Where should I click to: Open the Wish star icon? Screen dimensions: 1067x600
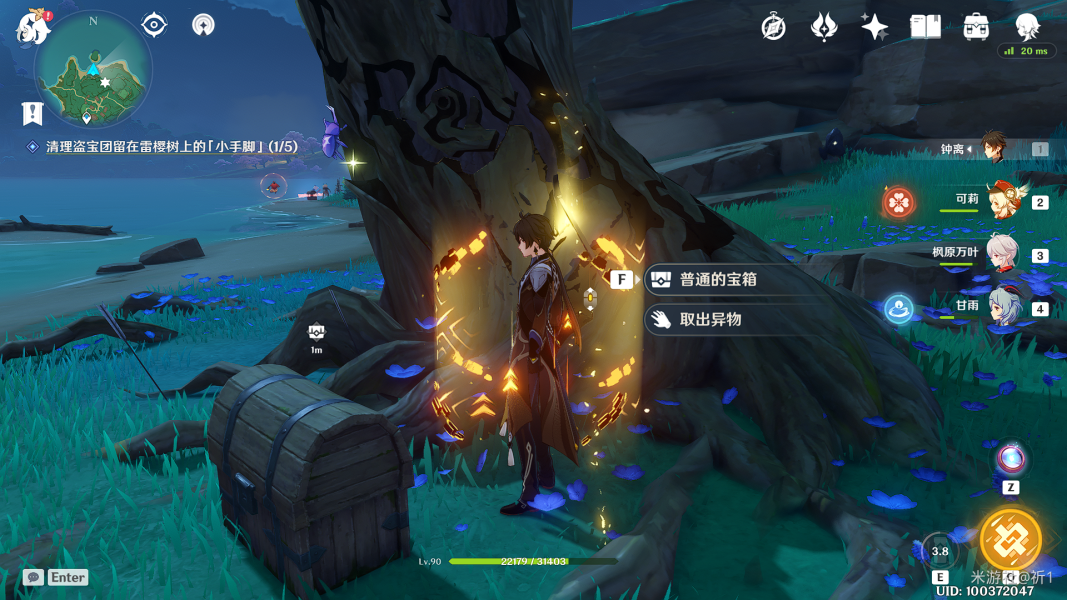tap(874, 27)
